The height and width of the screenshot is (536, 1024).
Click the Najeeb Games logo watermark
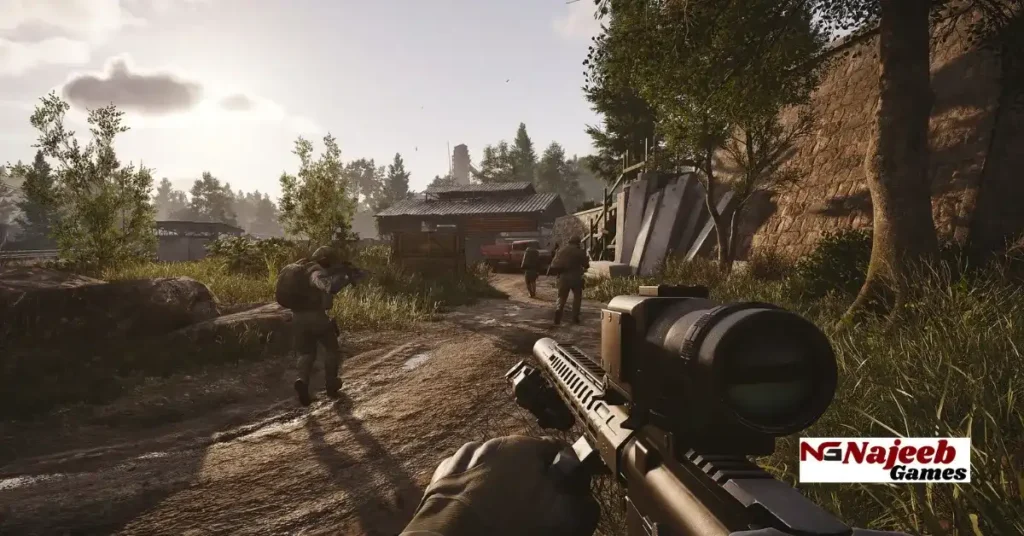[x=884, y=460]
